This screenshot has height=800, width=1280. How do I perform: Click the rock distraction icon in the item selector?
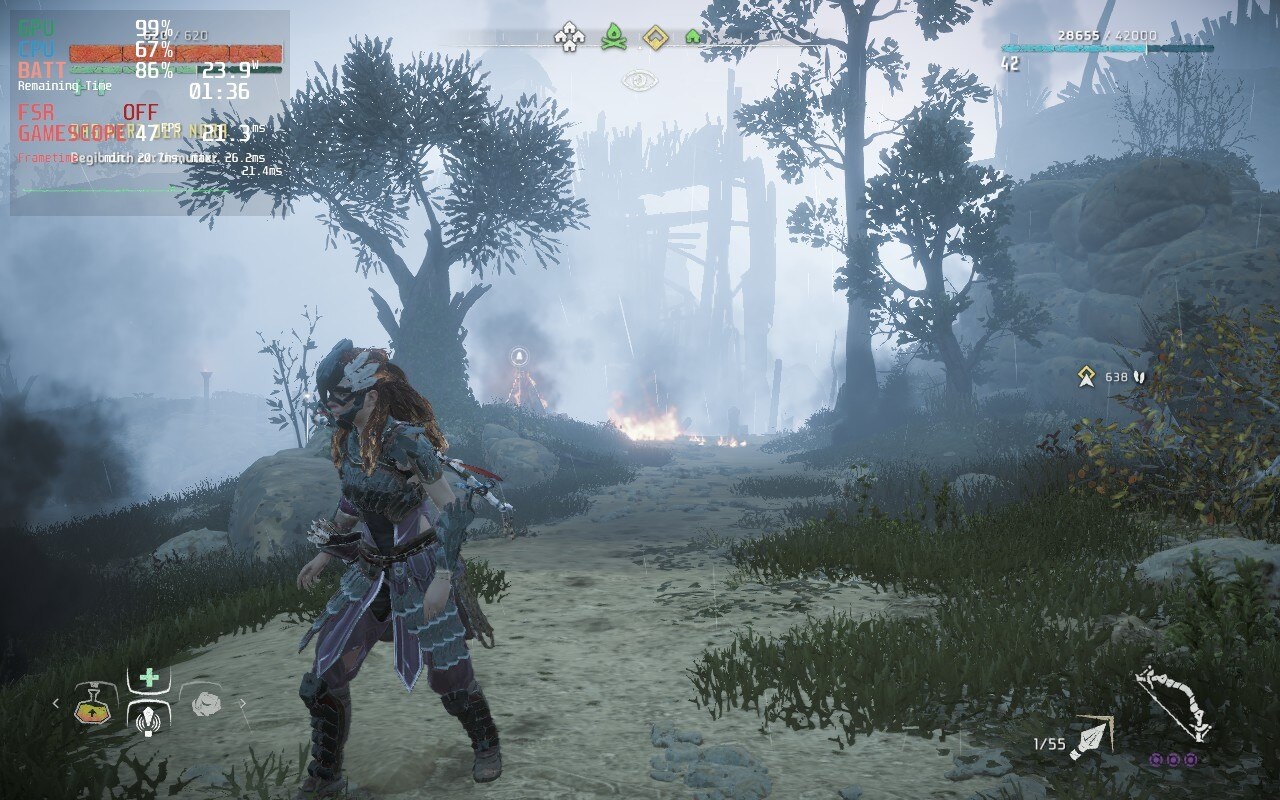[207, 704]
